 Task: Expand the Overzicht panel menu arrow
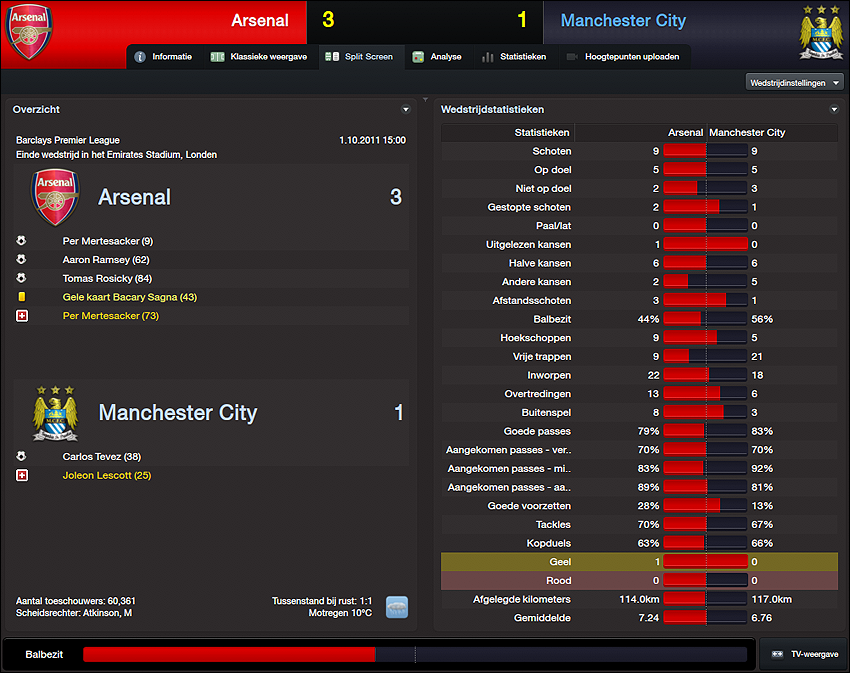tap(405, 110)
